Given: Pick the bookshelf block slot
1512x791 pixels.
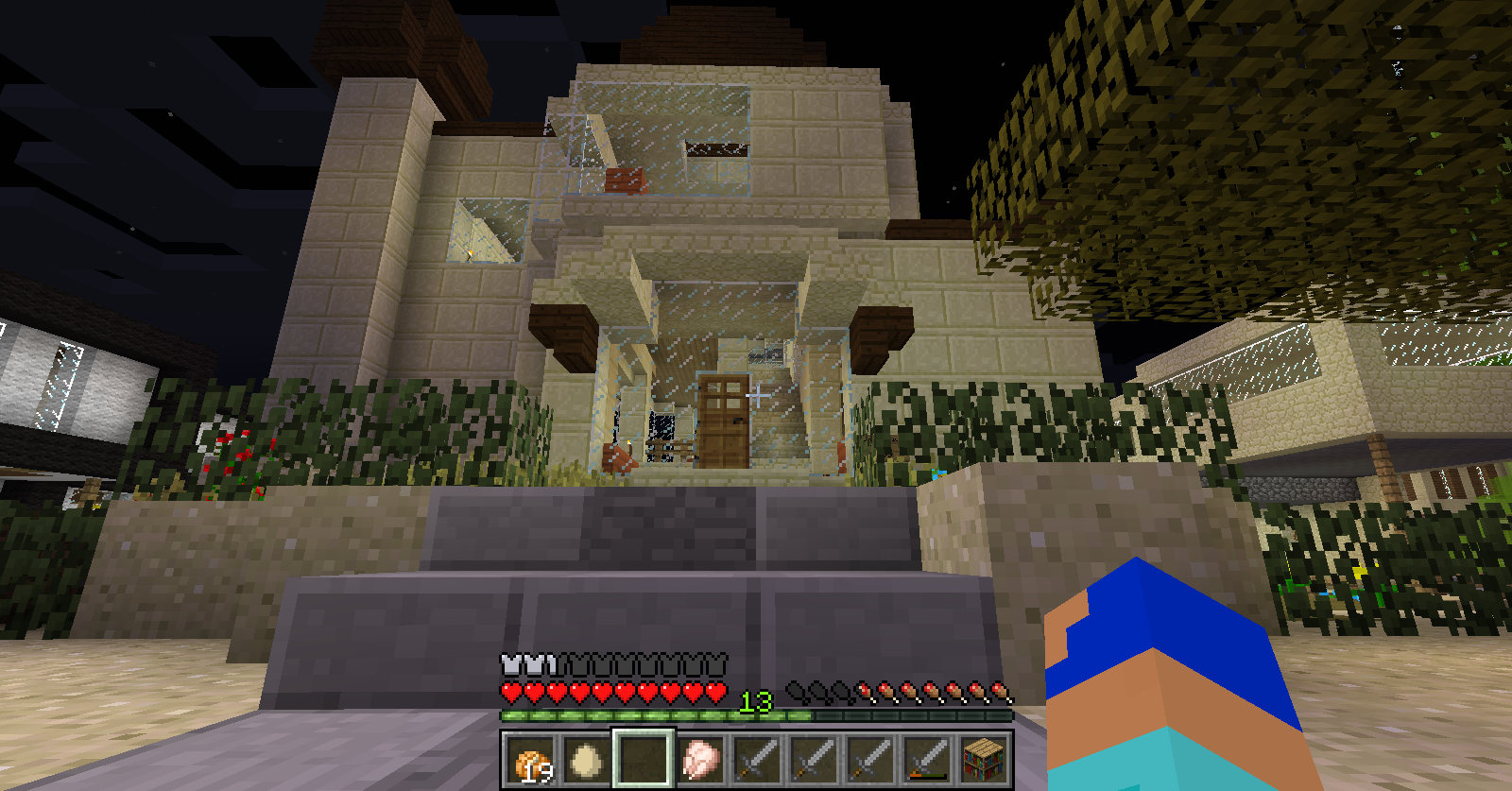Looking at the screenshot, I should [984, 759].
